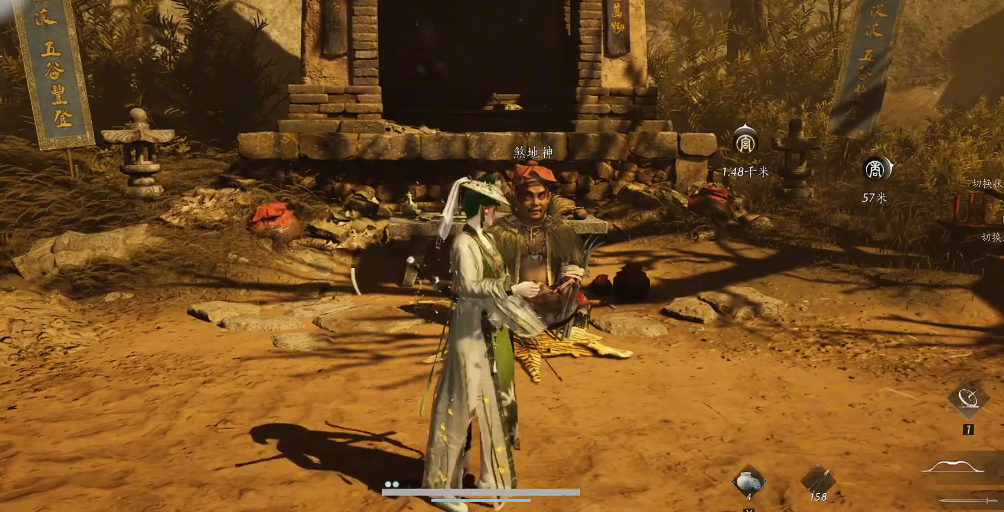1004x512 pixels.
Task: Select the arrow ammo slot
Action: (x=818, y=481)
